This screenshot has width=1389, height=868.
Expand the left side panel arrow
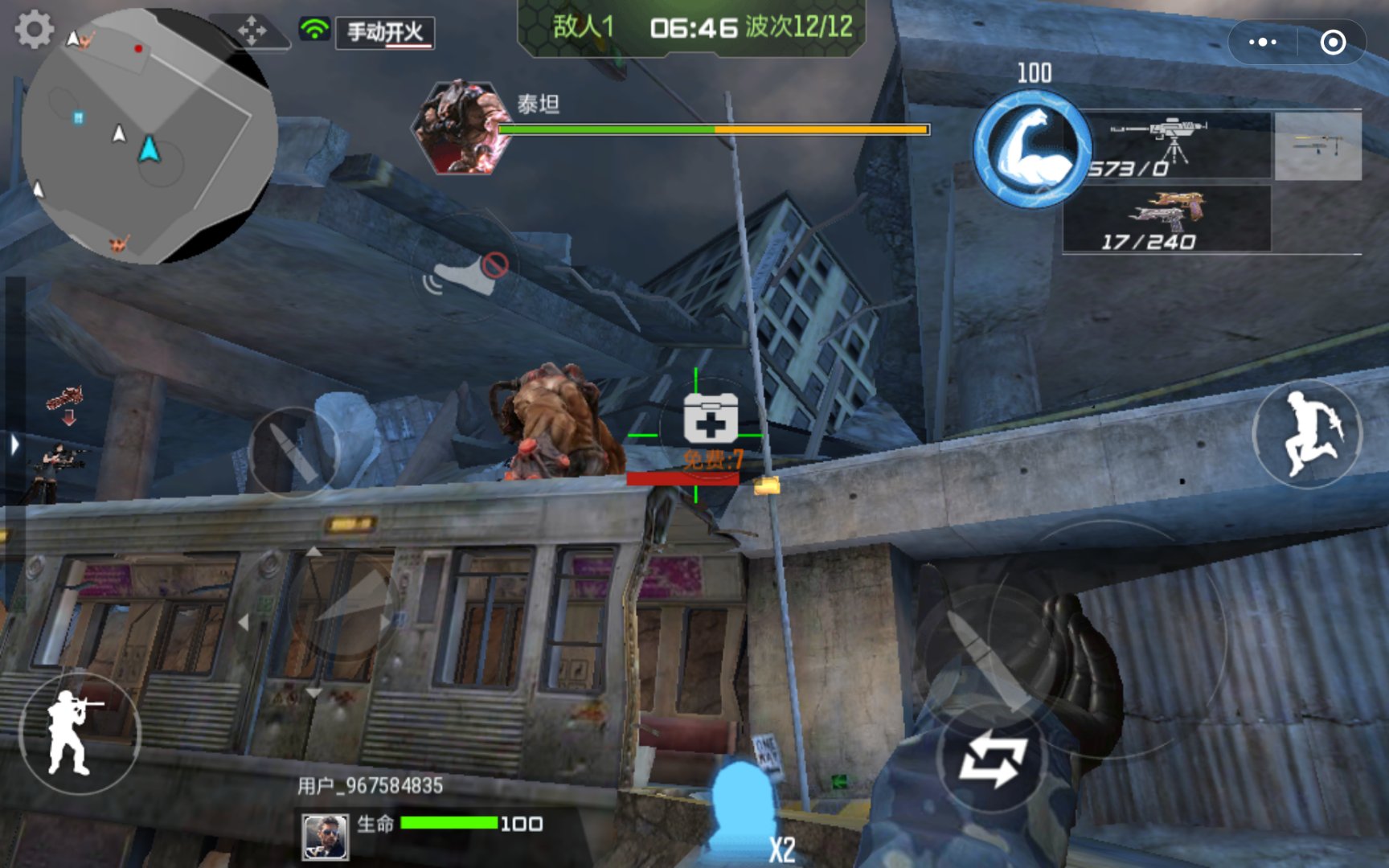coord(14,444)
